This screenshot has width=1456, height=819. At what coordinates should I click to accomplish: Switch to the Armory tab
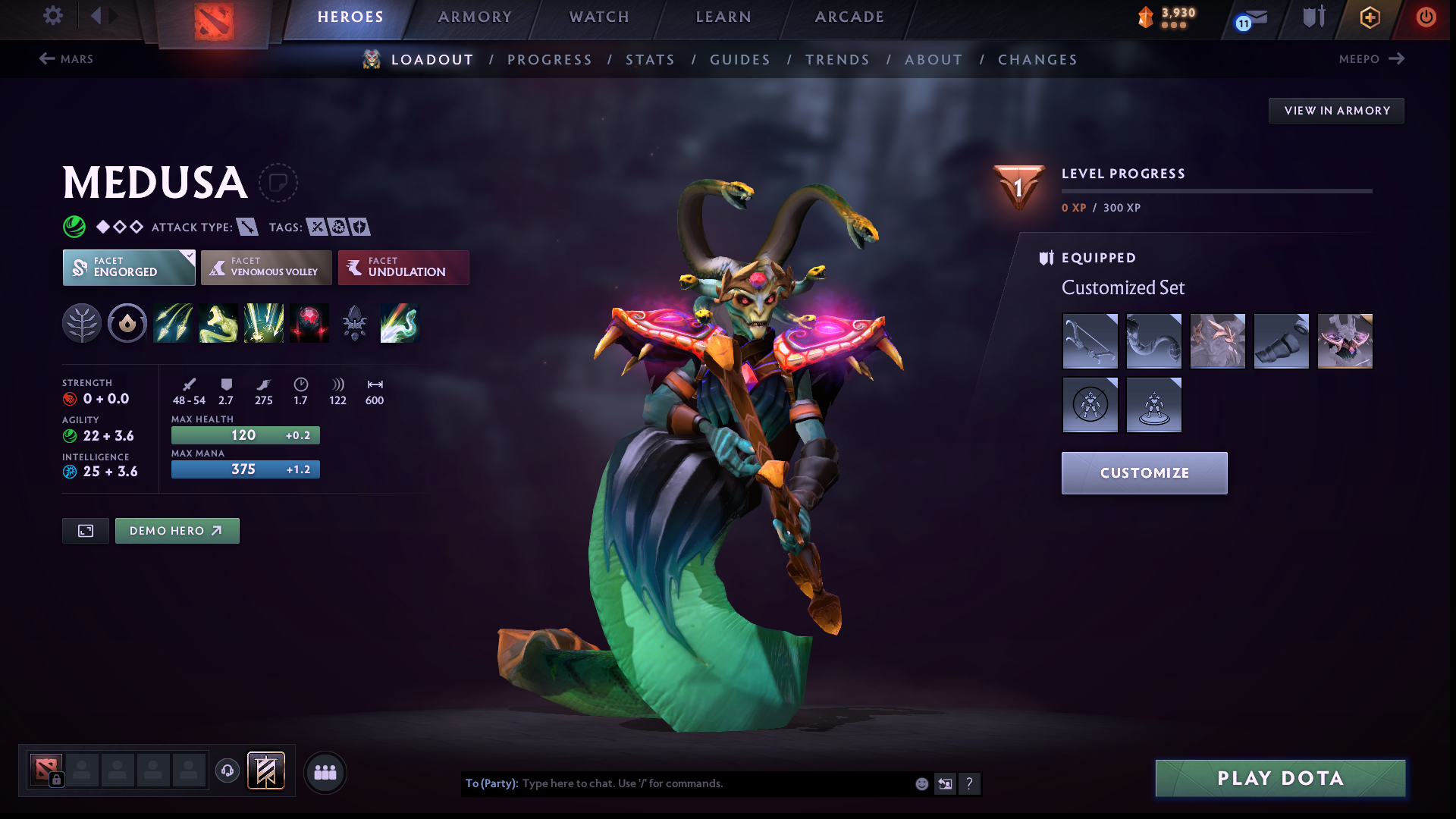475,17
